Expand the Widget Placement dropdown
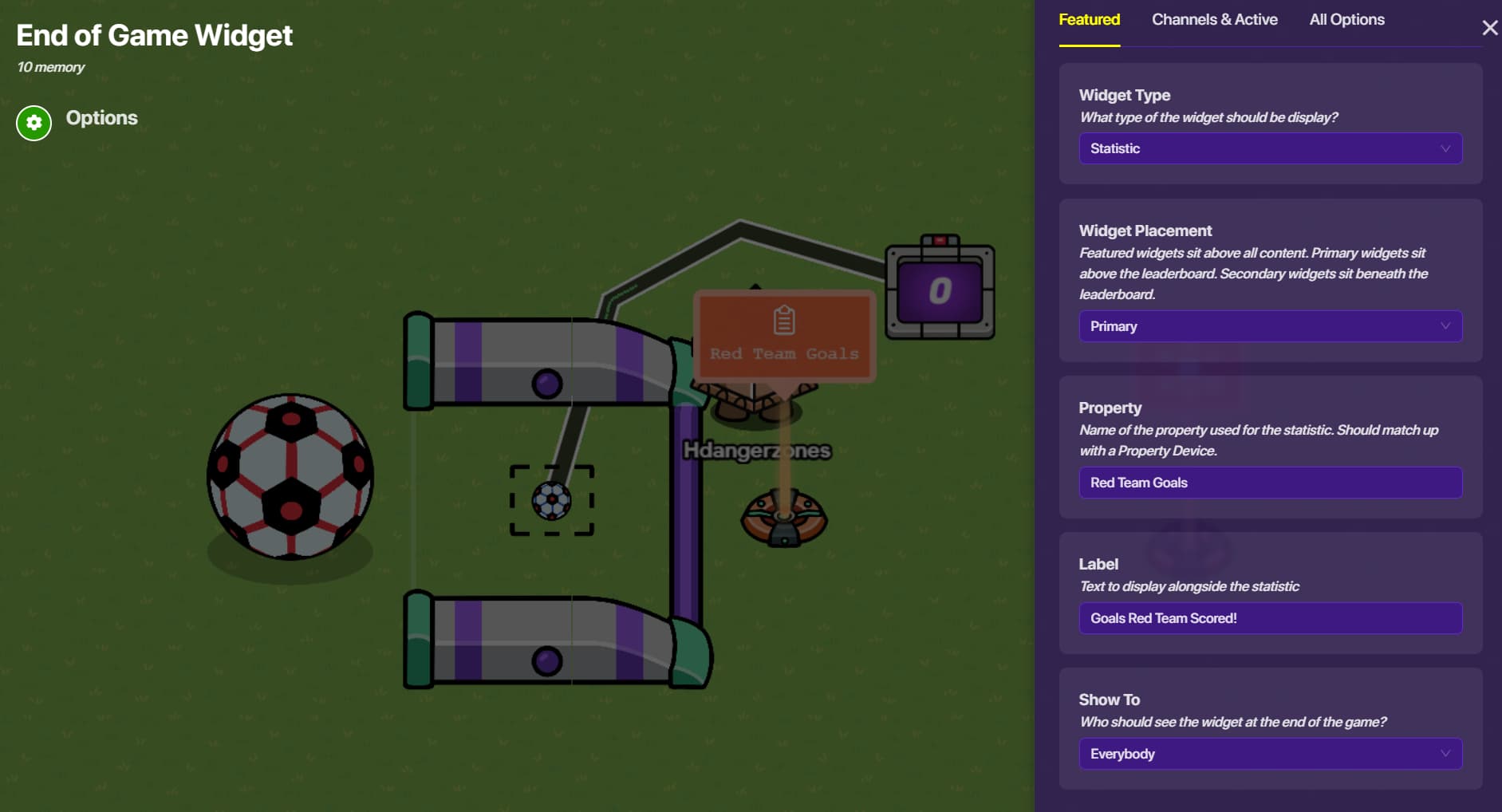The height and width of the screenshot is (812, 1502). click(1270, 326)
